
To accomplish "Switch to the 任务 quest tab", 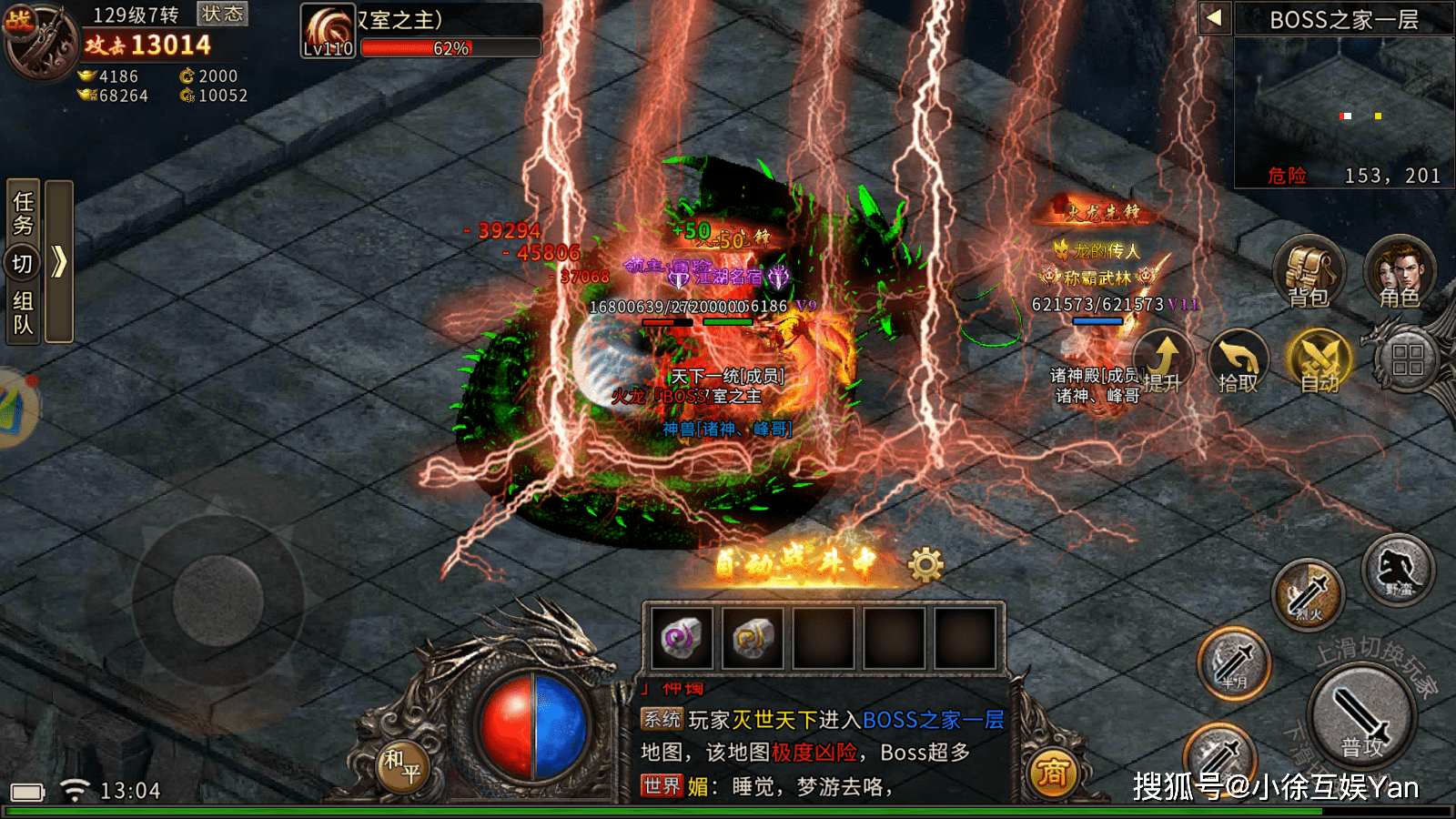I will 23,211.
